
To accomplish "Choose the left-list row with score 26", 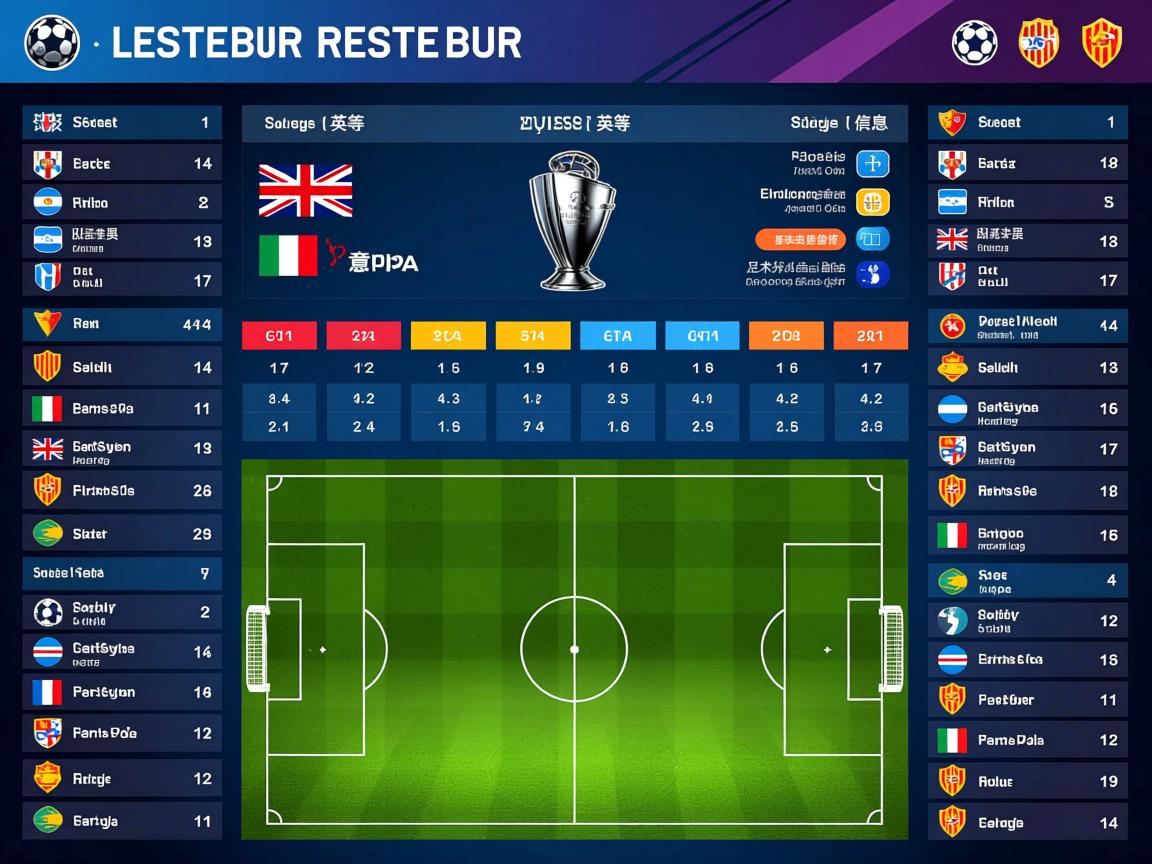I will tap(122, 490).
